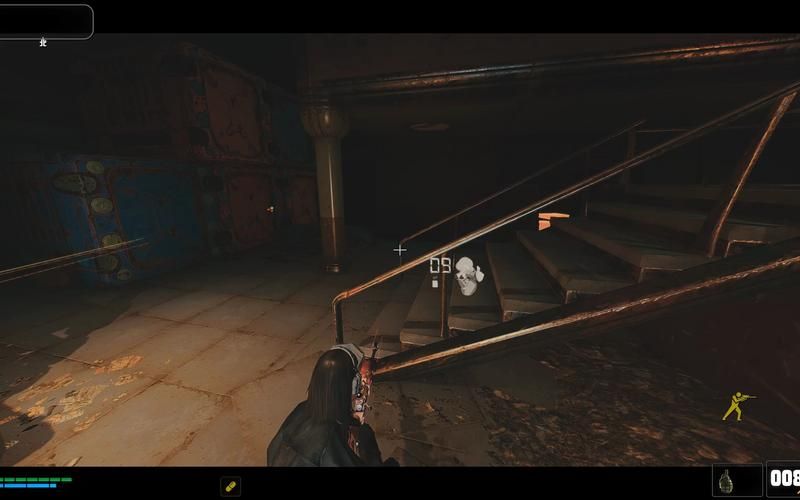The image size is (800, 500).
Task: Click the yellow bandage item icon
Action: pyautogui.click(x=230, y=486)
